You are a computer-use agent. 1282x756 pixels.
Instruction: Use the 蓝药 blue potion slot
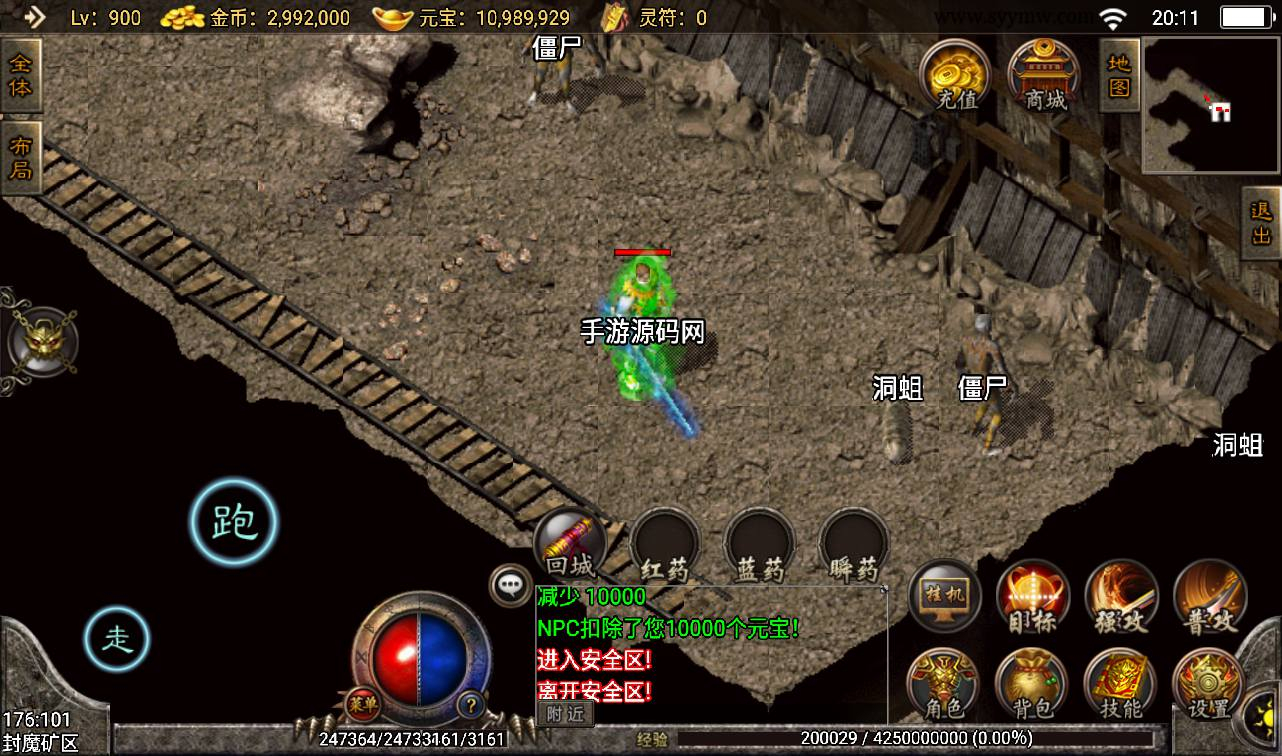point(759,545)
